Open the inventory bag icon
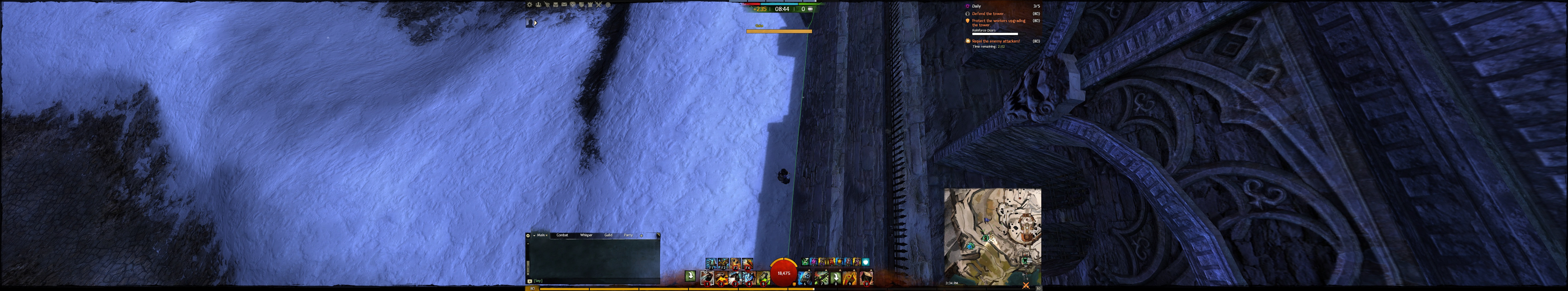This screenshot has width=1568, height=291. coord(556,5)
